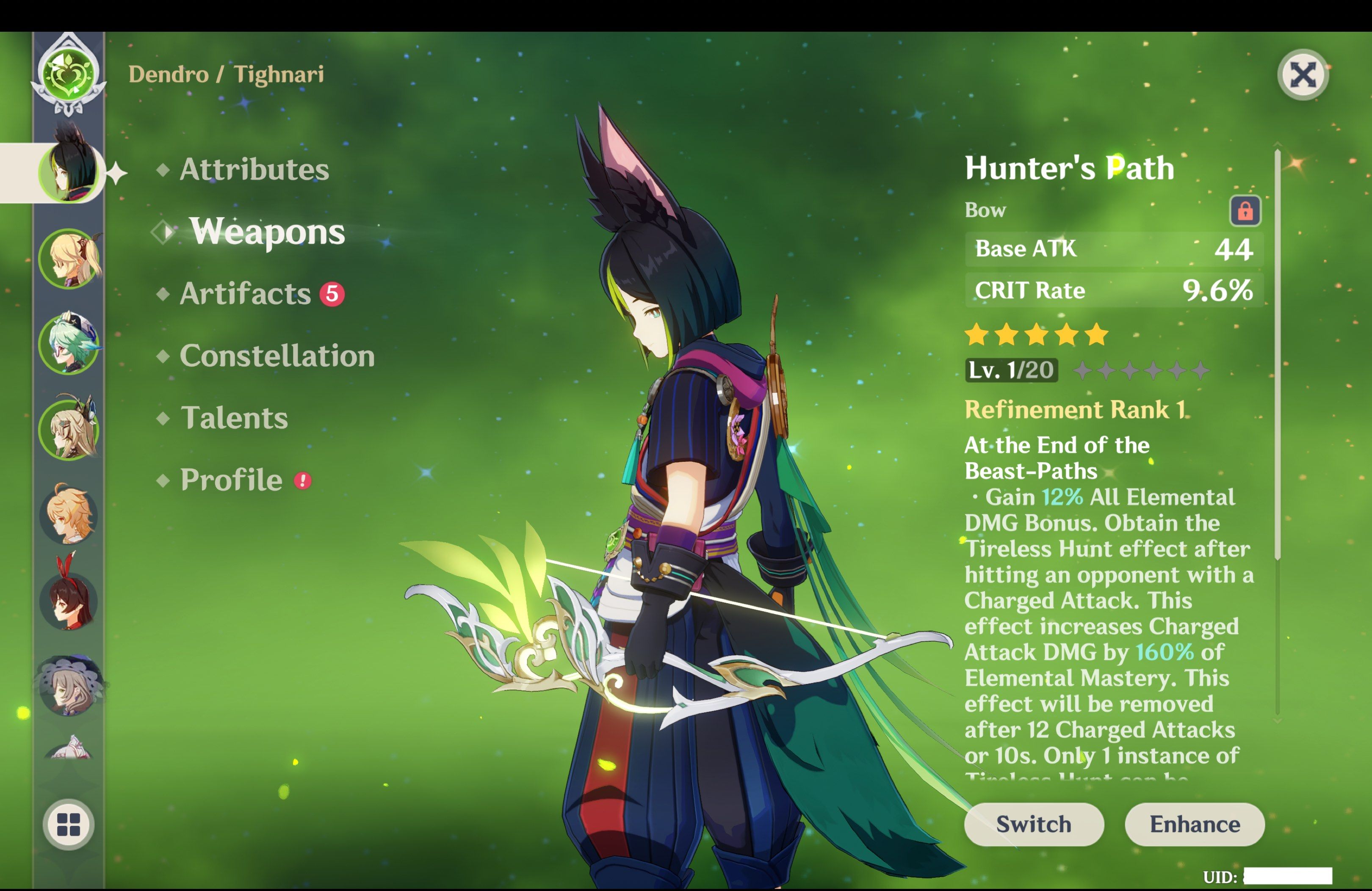1372x891 pixels.
Task: Open the Dendro element icon next to Tighnari
Action: tap(69, 74)
